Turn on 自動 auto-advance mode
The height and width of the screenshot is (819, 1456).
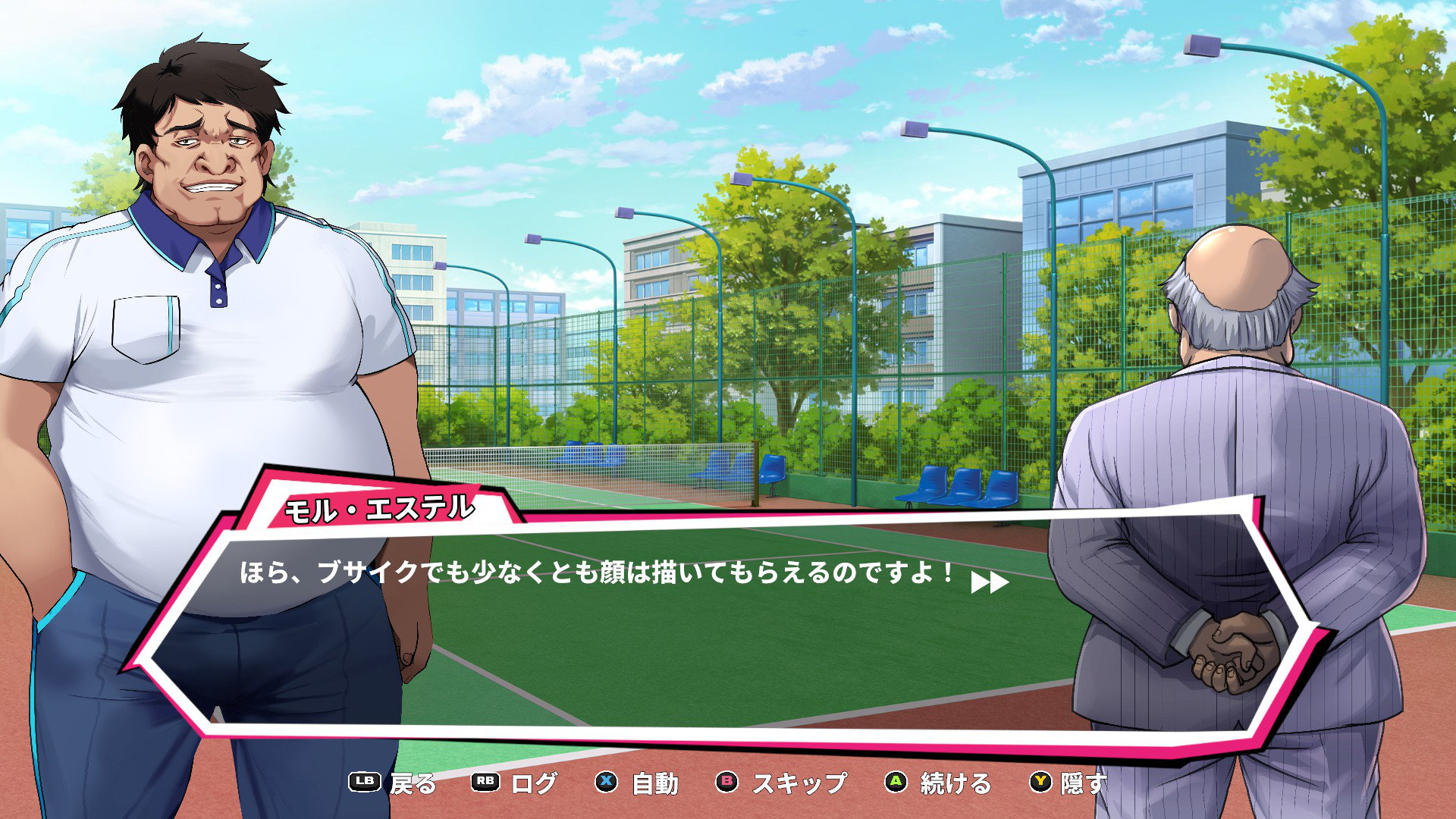[x=637, y=783]
